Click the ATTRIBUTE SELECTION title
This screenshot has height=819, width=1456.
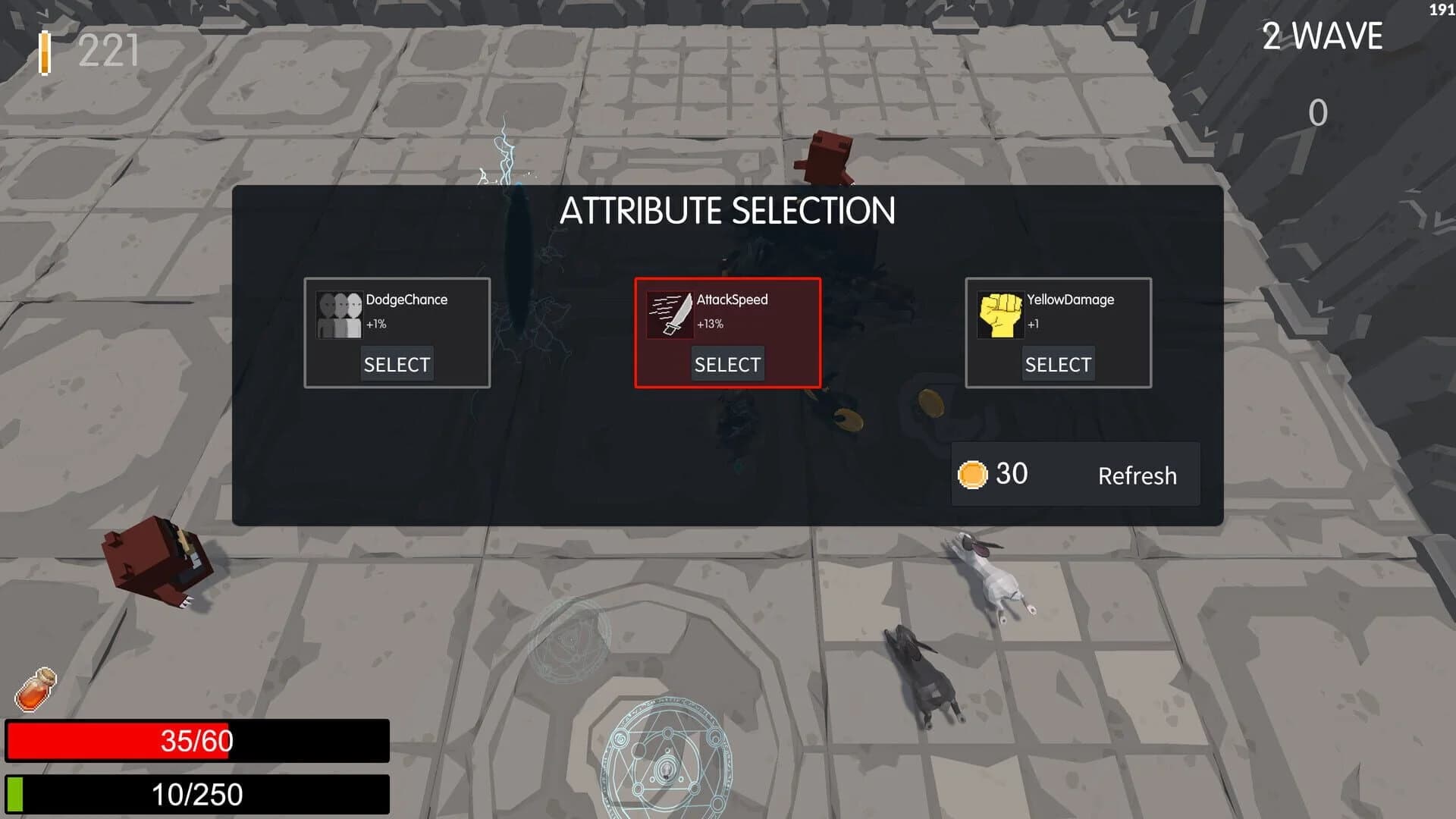click(x=728, y=212)
